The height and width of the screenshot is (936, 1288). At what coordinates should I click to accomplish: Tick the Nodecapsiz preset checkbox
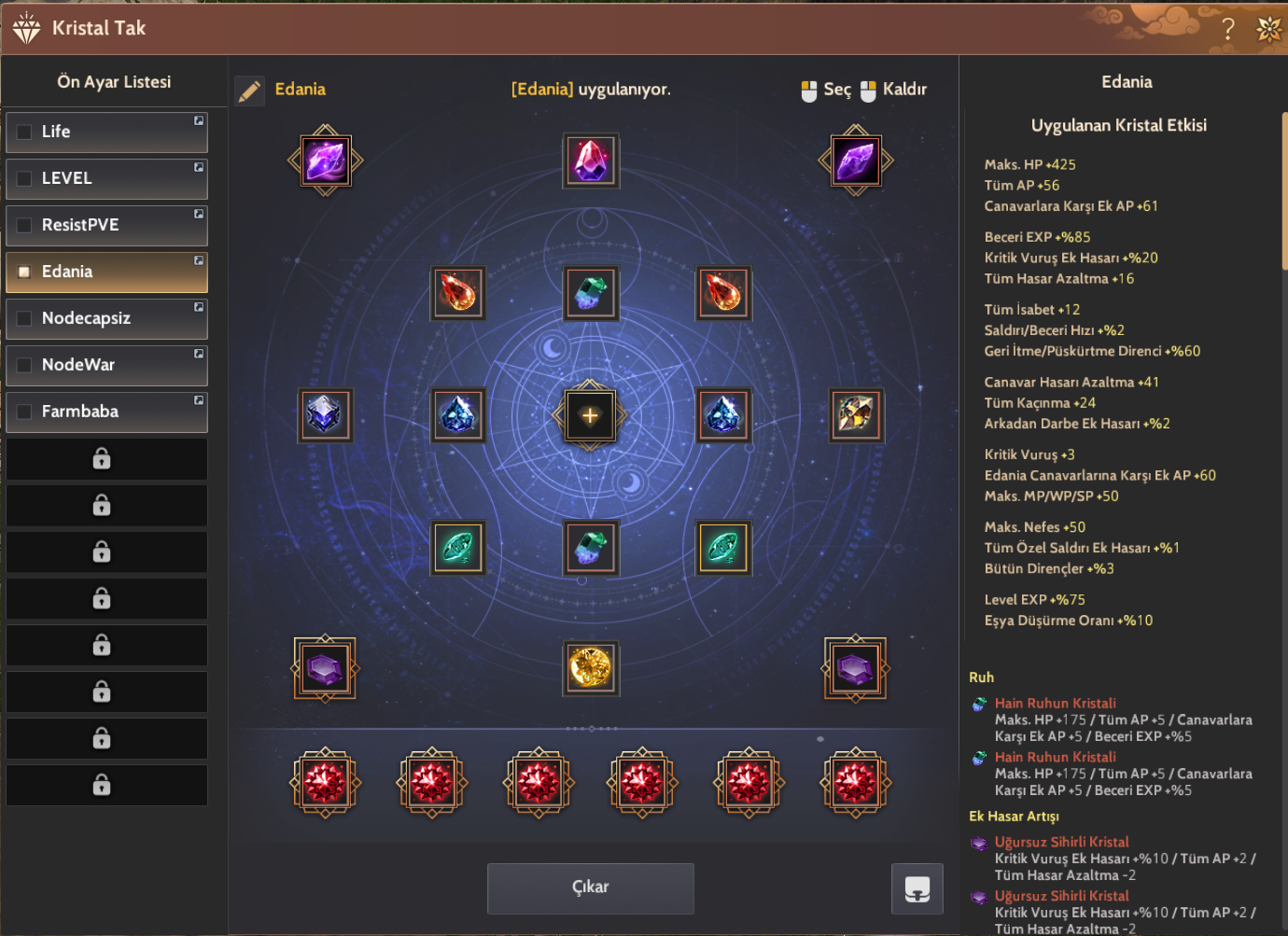pyautogui.click(x=24, y=318)
